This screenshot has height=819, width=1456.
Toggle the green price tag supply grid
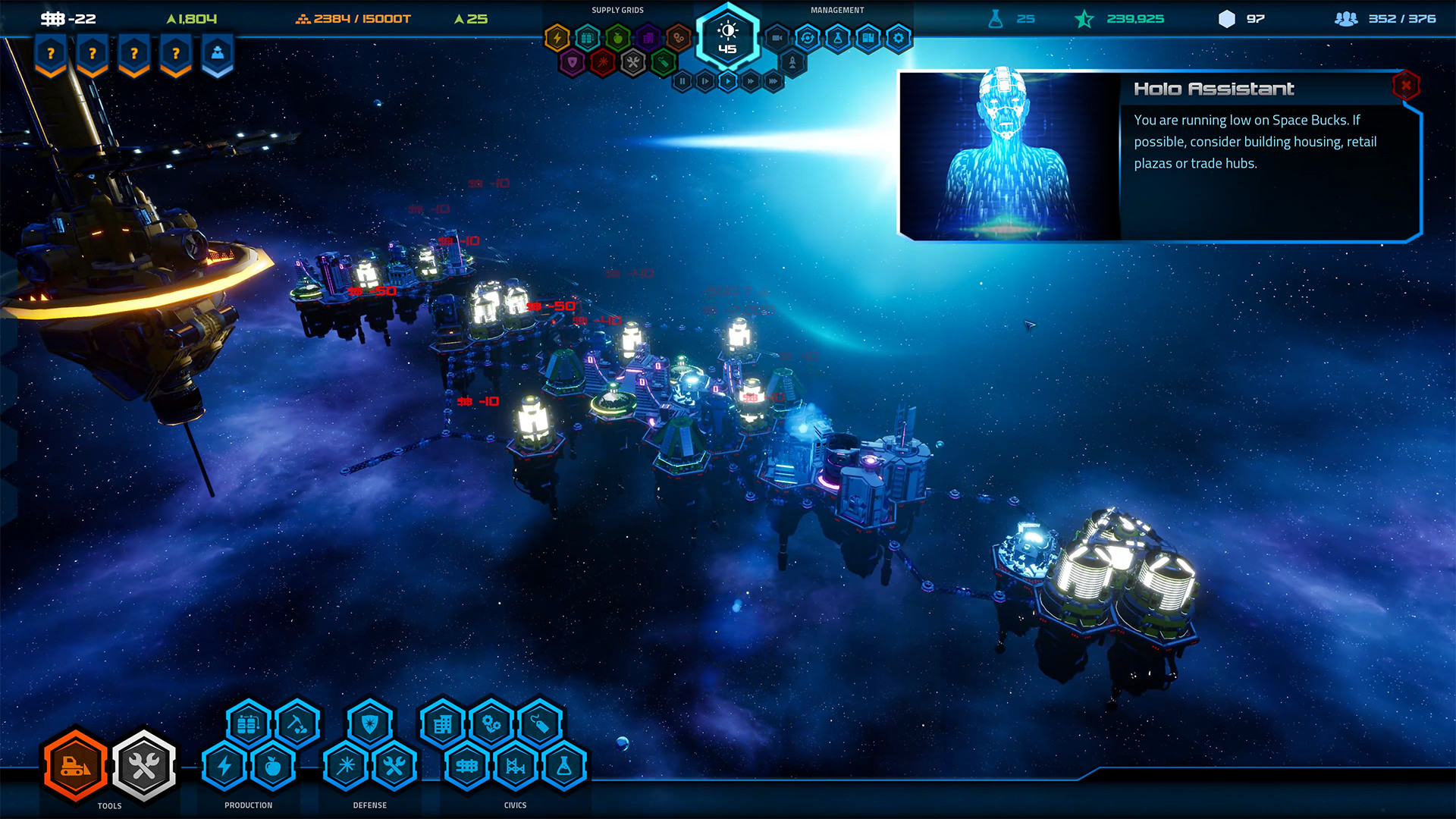[662, 63]
